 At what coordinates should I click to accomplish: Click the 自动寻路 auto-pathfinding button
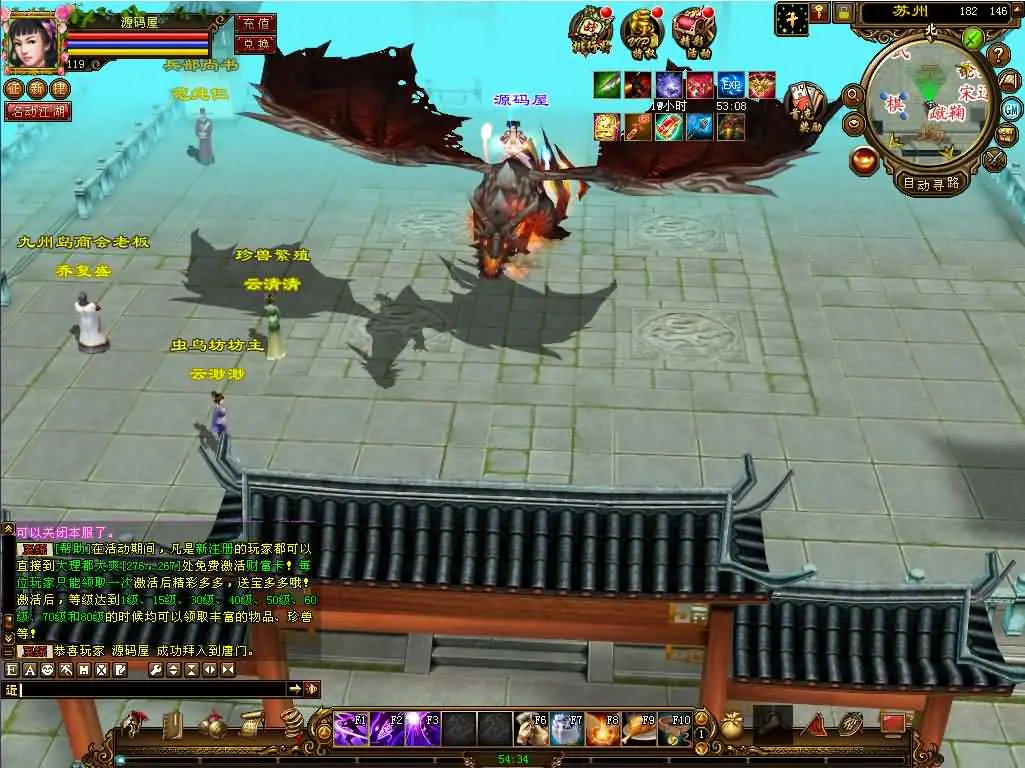930,183
